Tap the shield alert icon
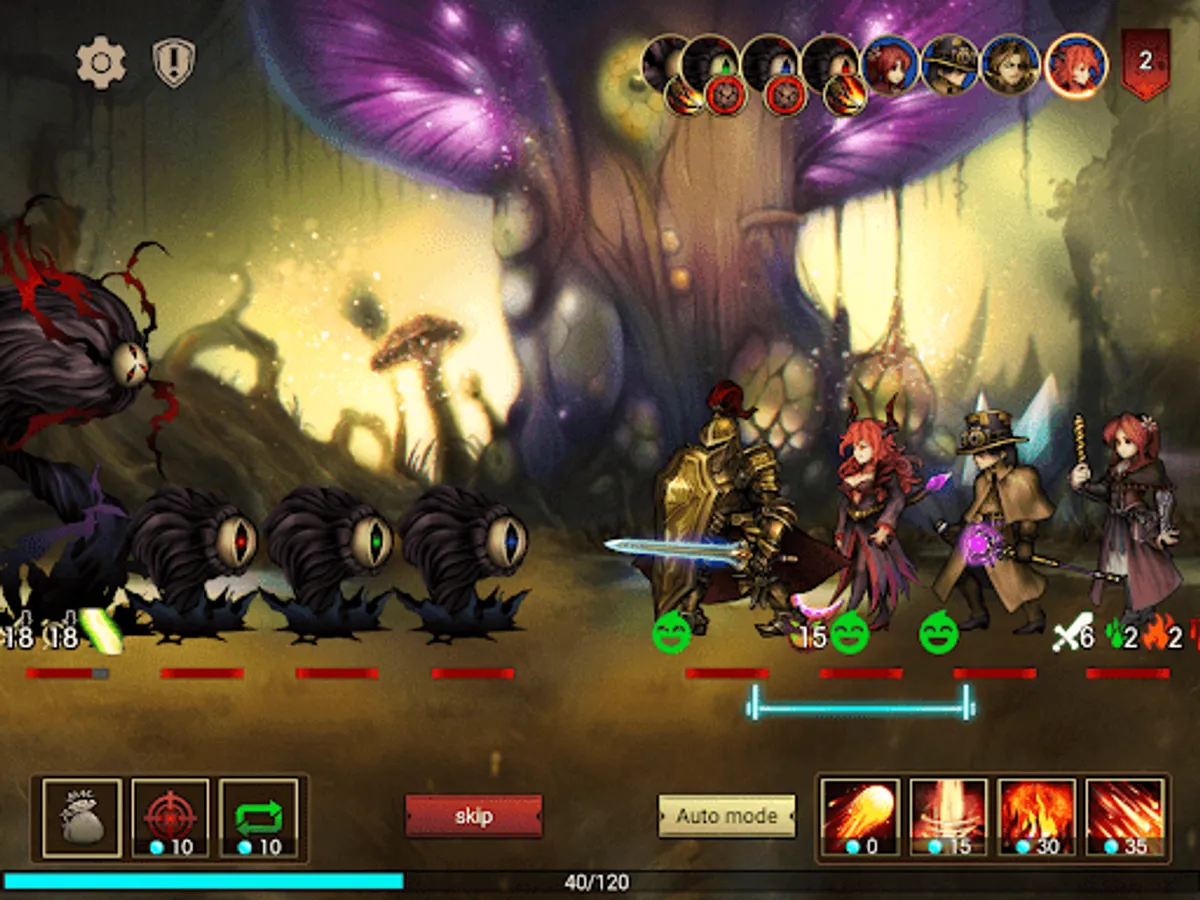This screenshot has height=900, width=1200. click(173, 63)
